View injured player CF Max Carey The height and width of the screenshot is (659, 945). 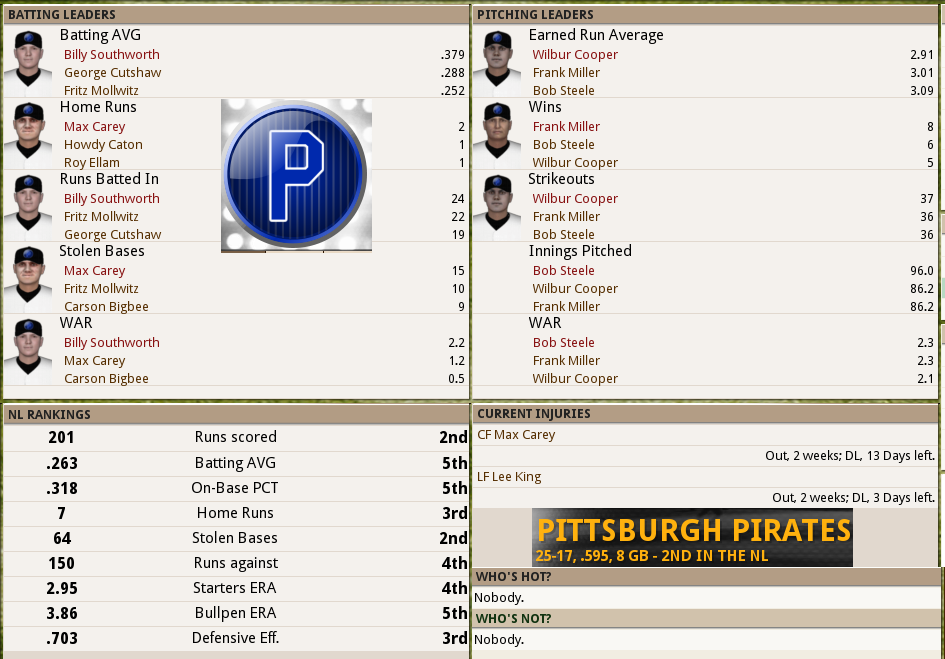click(x=516, y=435)
